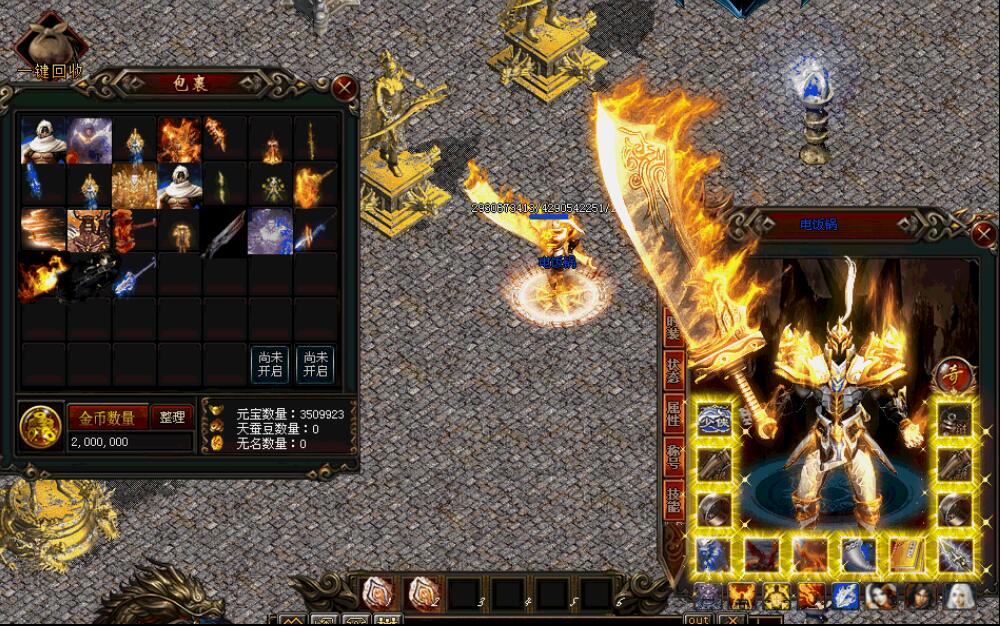This screenshot has height=626, width=1000.
Task: Click the out button
Action: click(x=697, y=620)
